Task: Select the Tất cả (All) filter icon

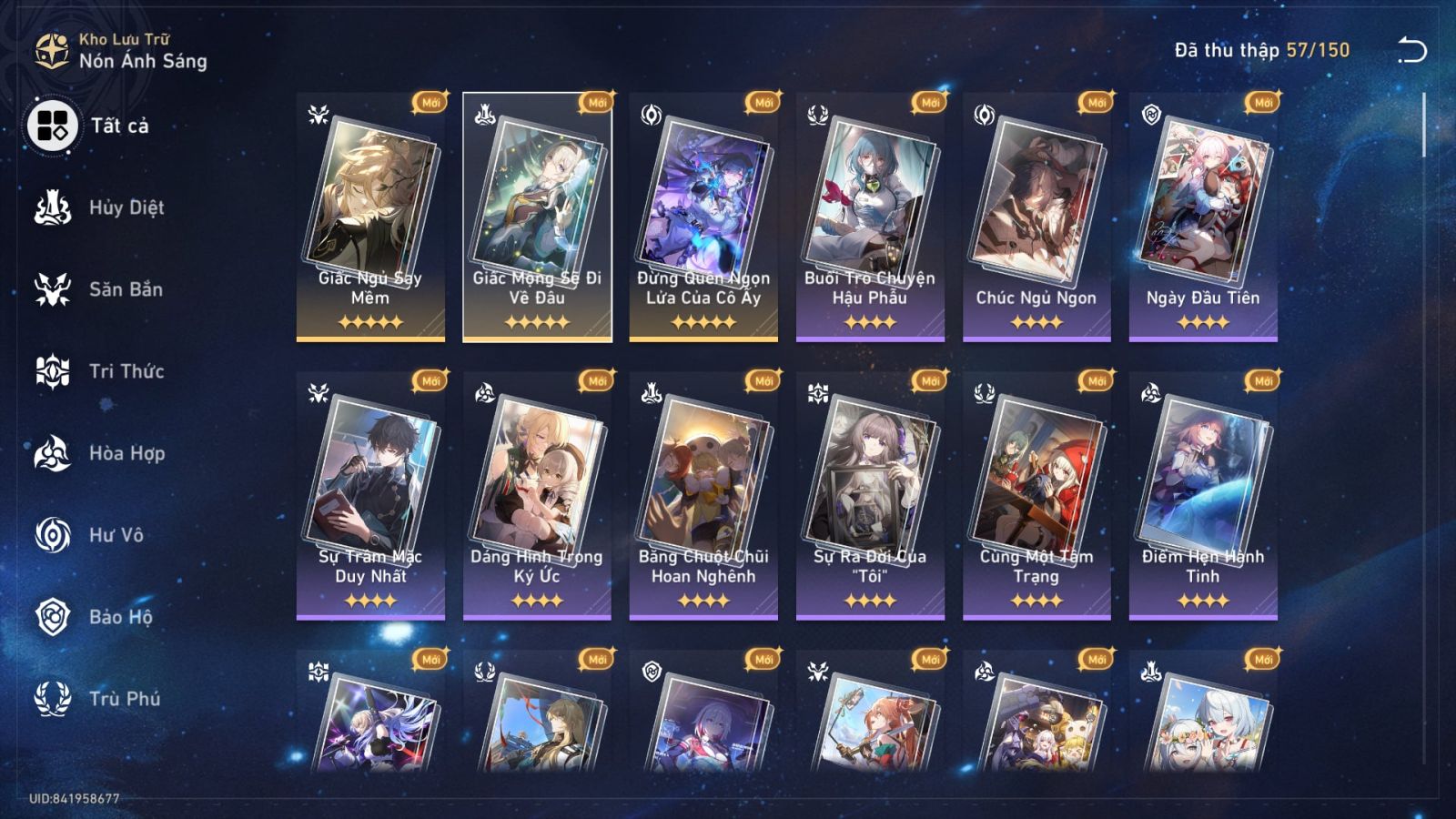Action: [53, 126]
